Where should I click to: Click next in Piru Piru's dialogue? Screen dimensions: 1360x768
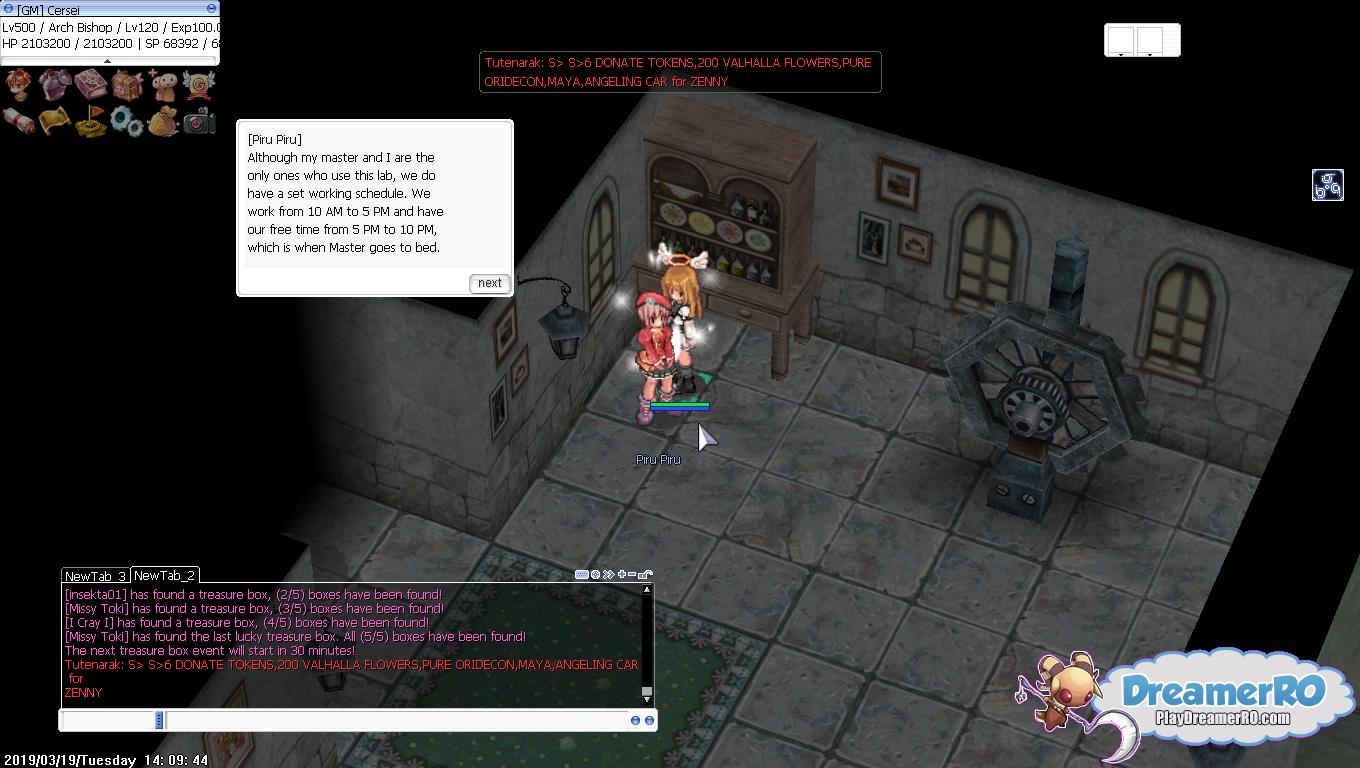(490, 283)
